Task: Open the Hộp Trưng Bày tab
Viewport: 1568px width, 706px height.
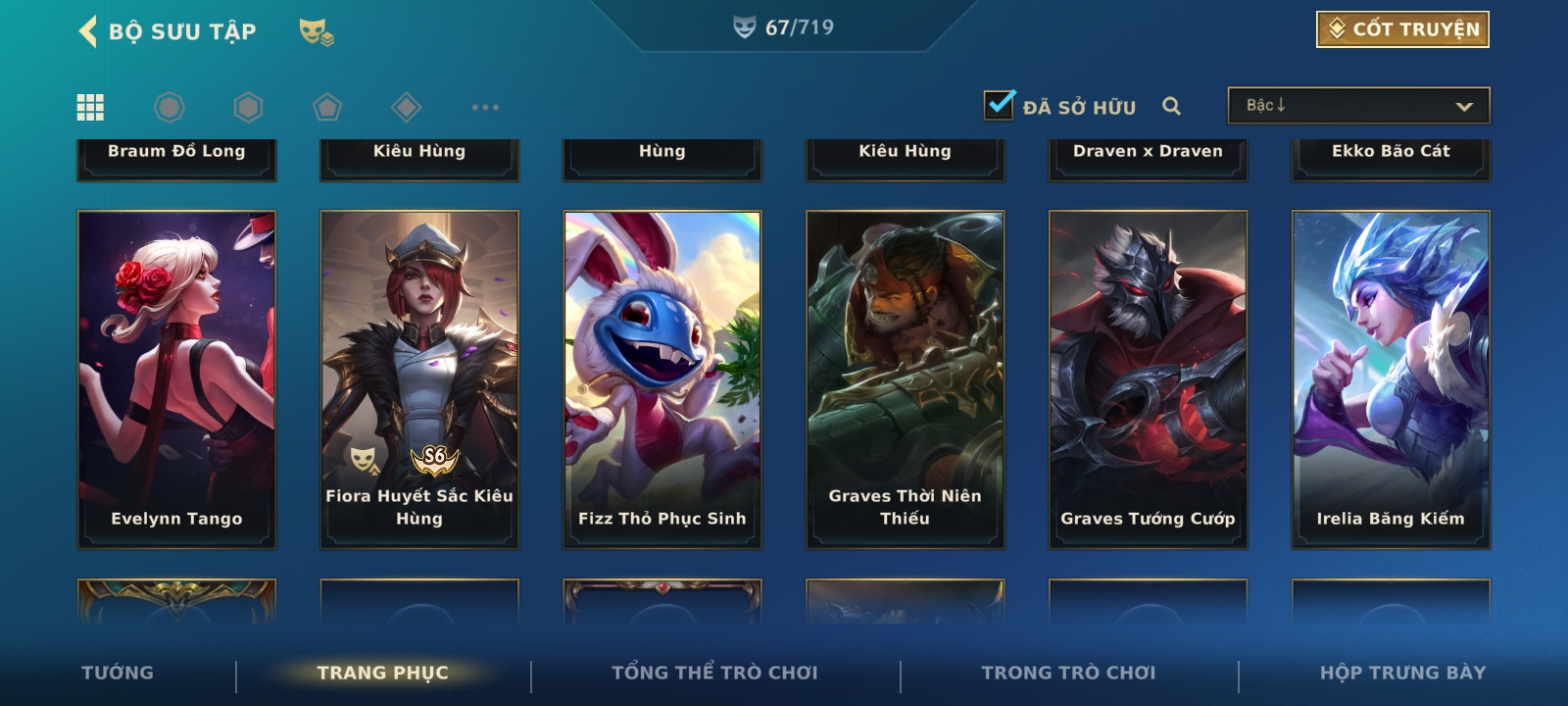Action: pos(1402,673)
